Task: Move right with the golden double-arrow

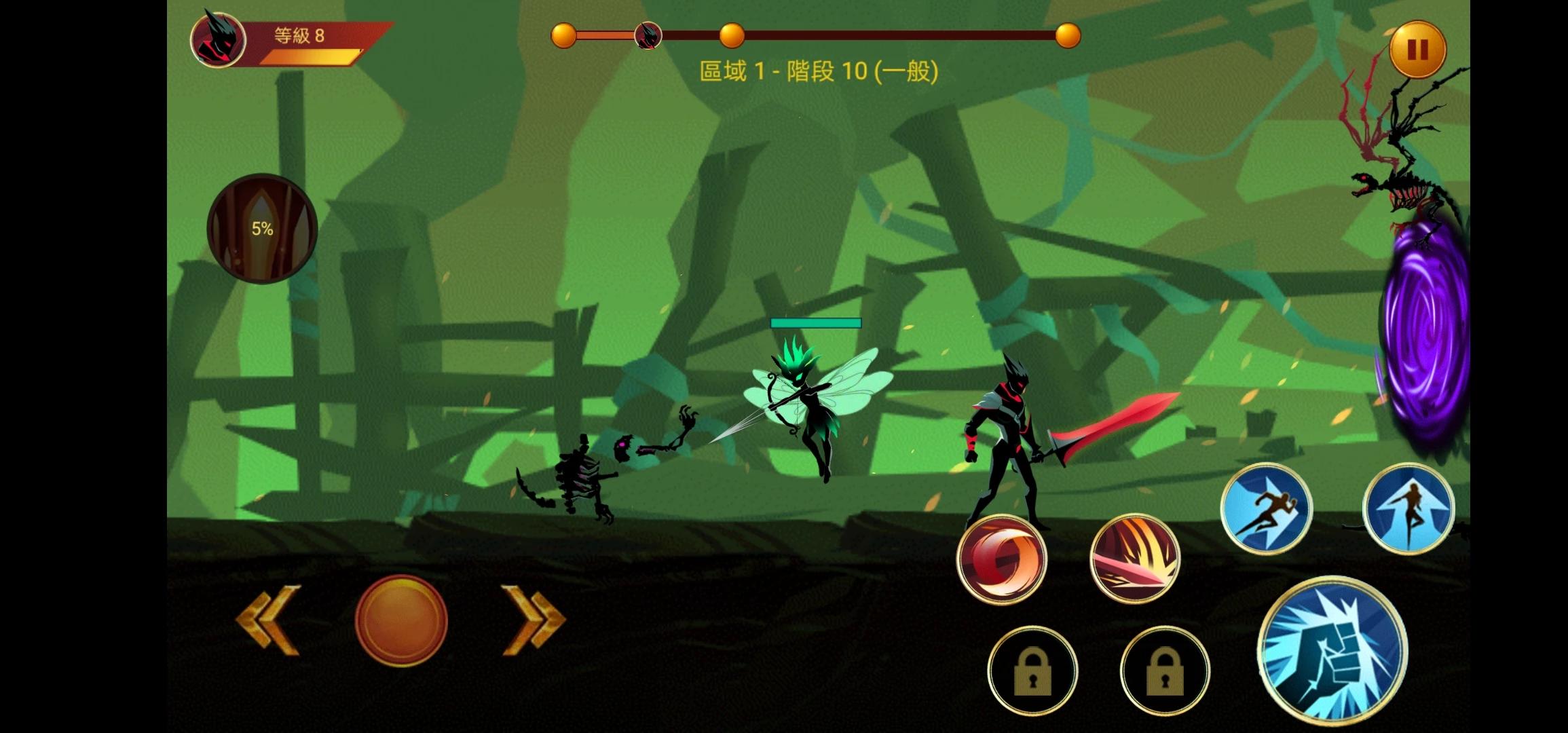Action: coord(534,620)
